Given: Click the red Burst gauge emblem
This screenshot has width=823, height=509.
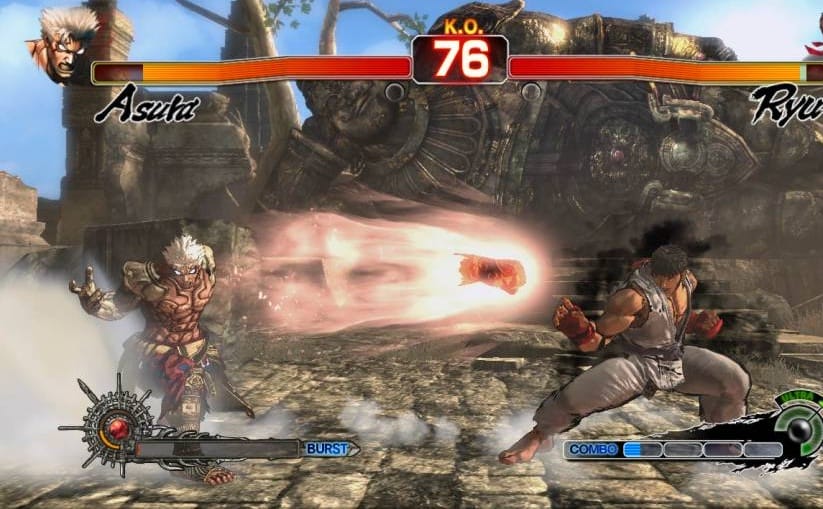Looking at the screenshot, I should [x=118, y=428].
